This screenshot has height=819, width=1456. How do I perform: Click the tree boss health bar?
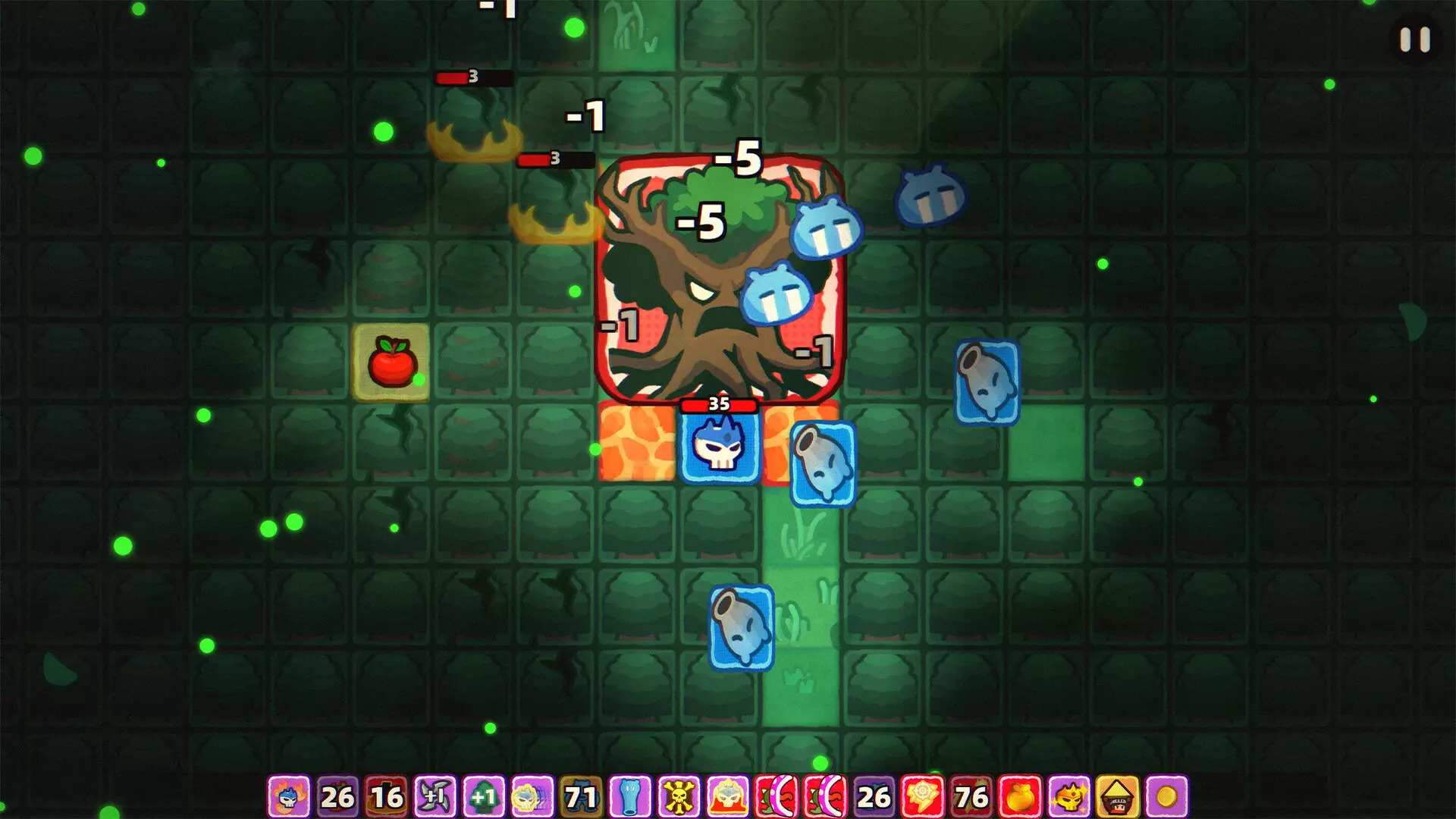pos(720,406)
